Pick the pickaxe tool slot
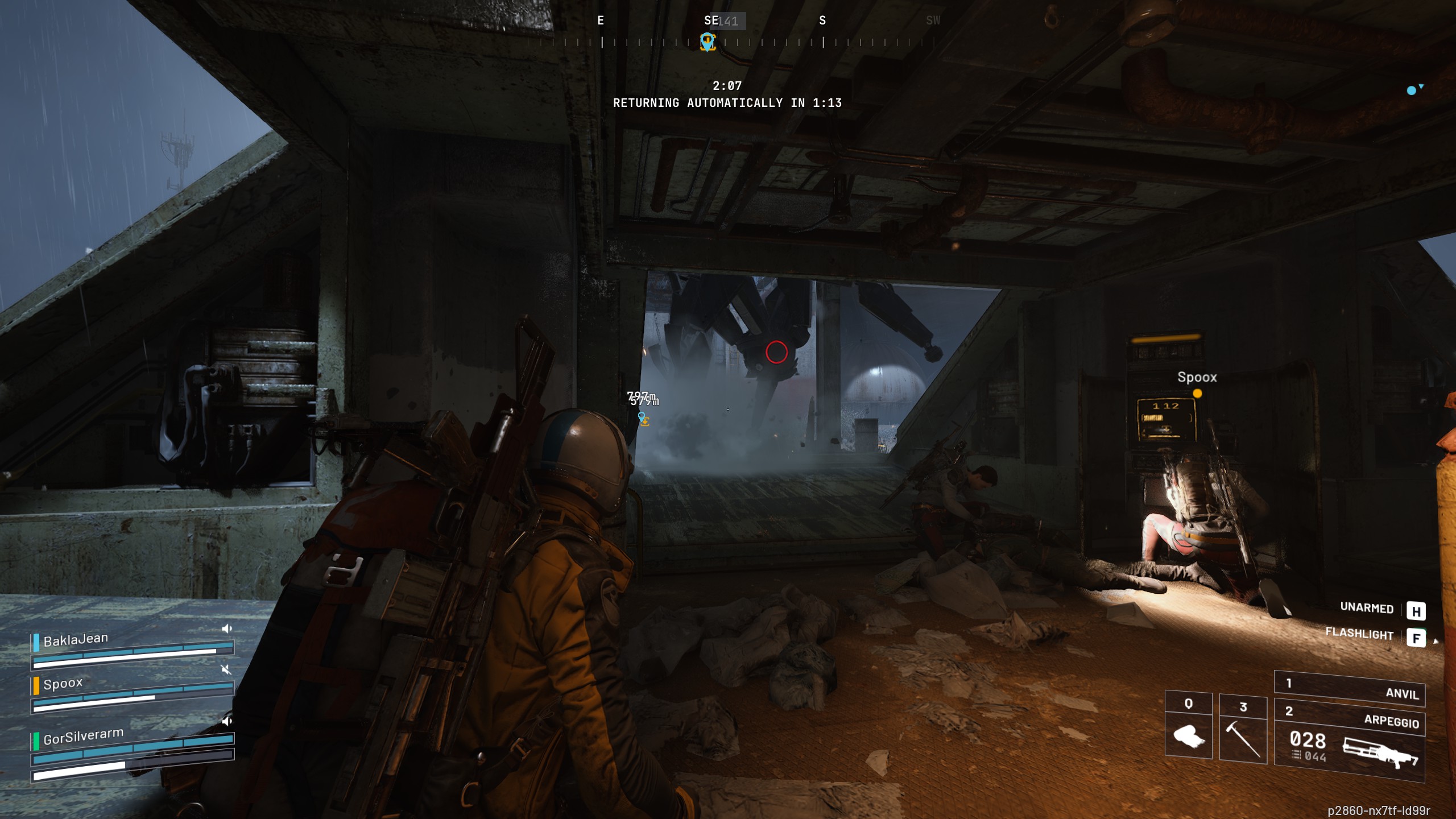1456x819 pixels. pyautogui.click(x=1243, y=730)
